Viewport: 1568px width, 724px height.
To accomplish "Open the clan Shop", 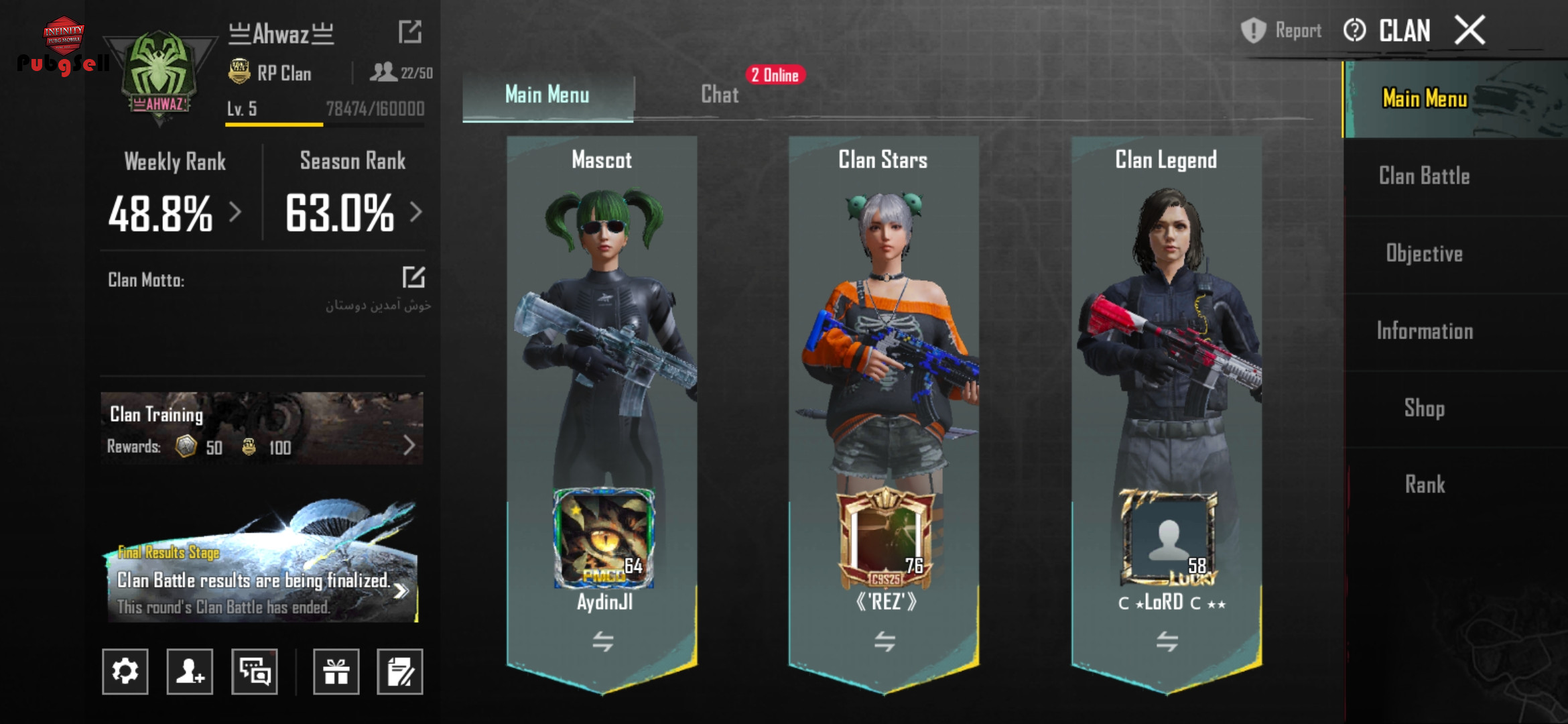I will pyautogui.click(x=1424, y=408).
